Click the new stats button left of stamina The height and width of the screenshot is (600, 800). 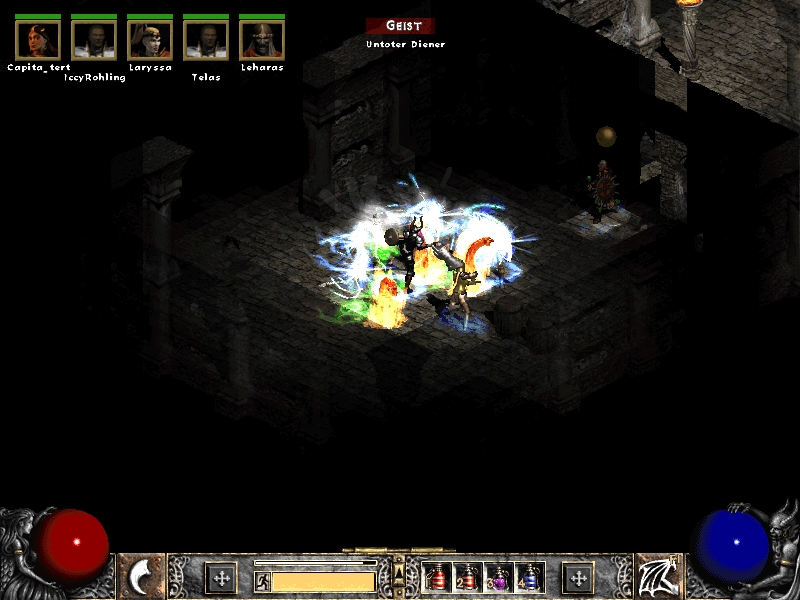click(x=221, y=578)
